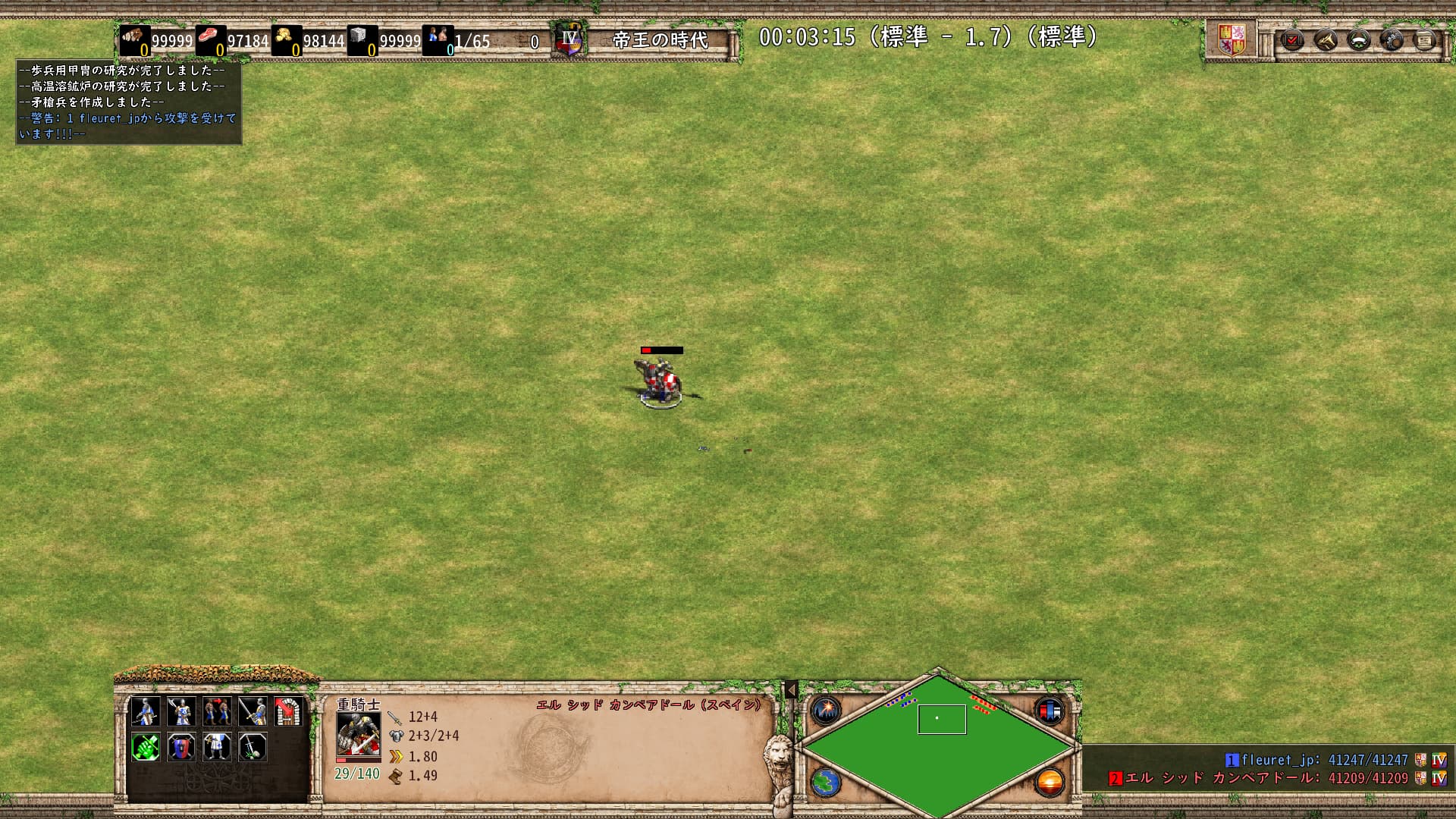The width and height of the screenshot is (1456, 819).
Task: Click the sword stuck in stone icon
Action: (253, 747)
